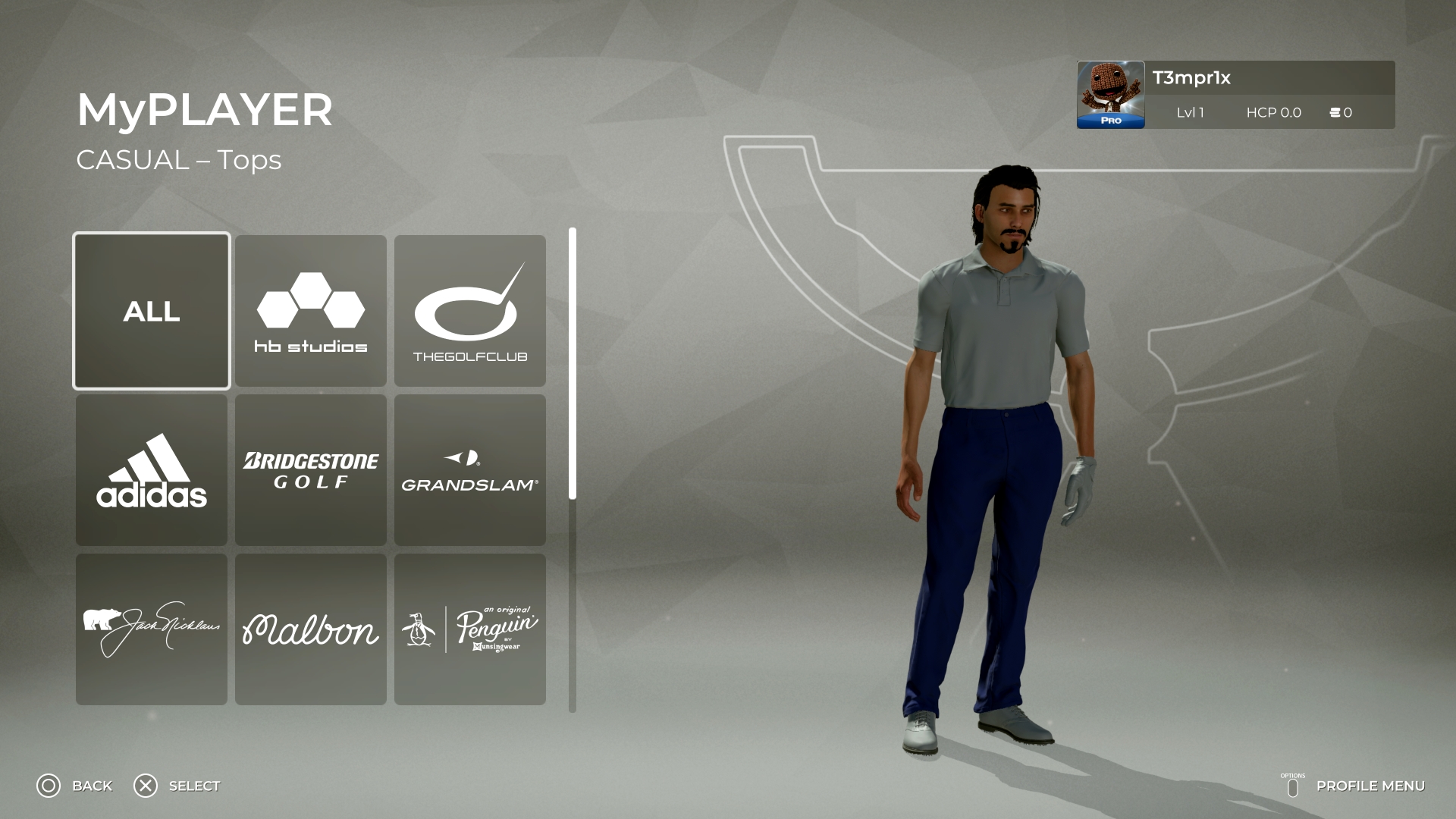Viewport: 1456px width, 819px height.
Task: Select the Original Penguin brand tile
Action: 469,628
